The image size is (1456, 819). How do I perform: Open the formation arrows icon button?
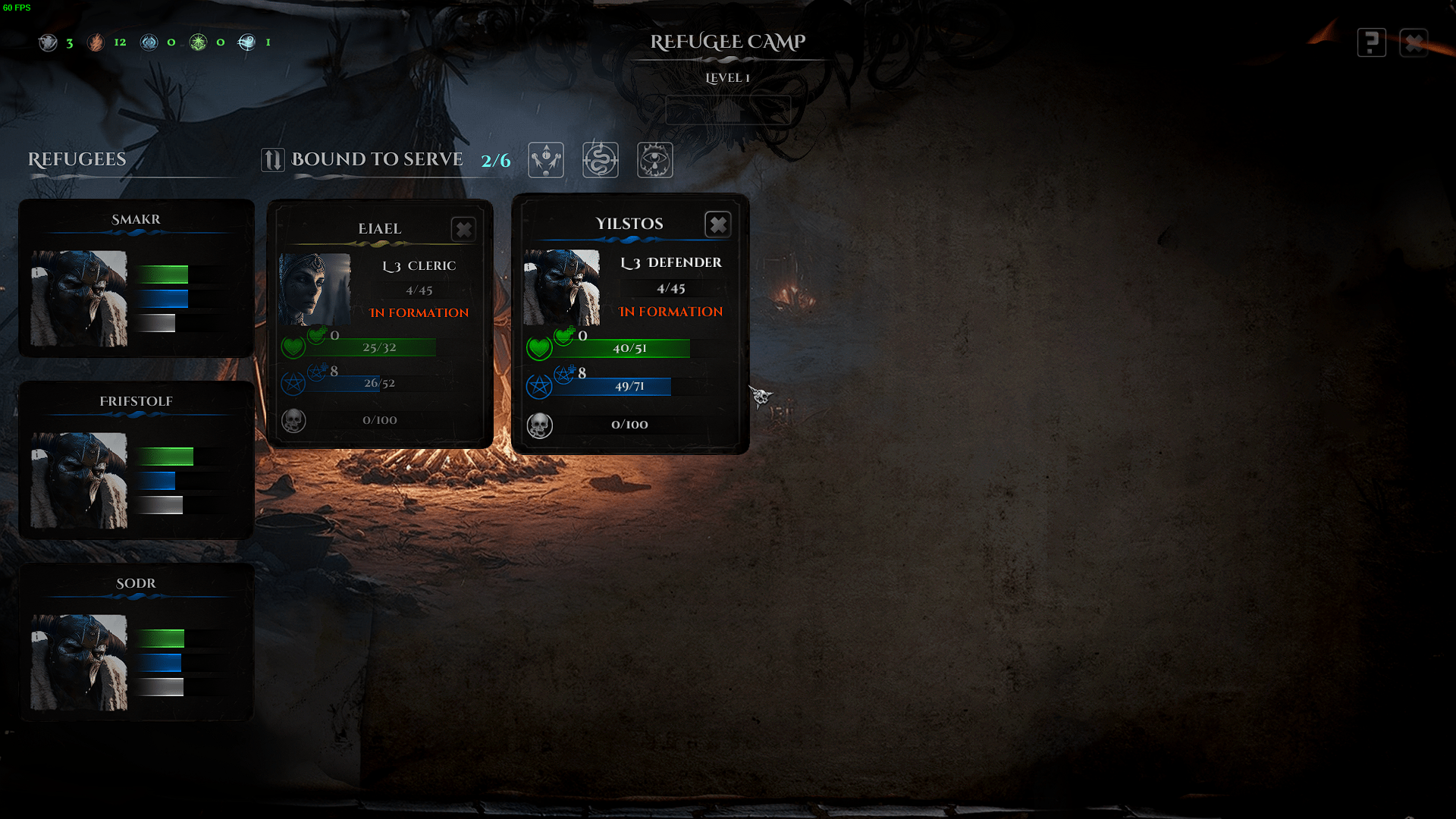546,160
